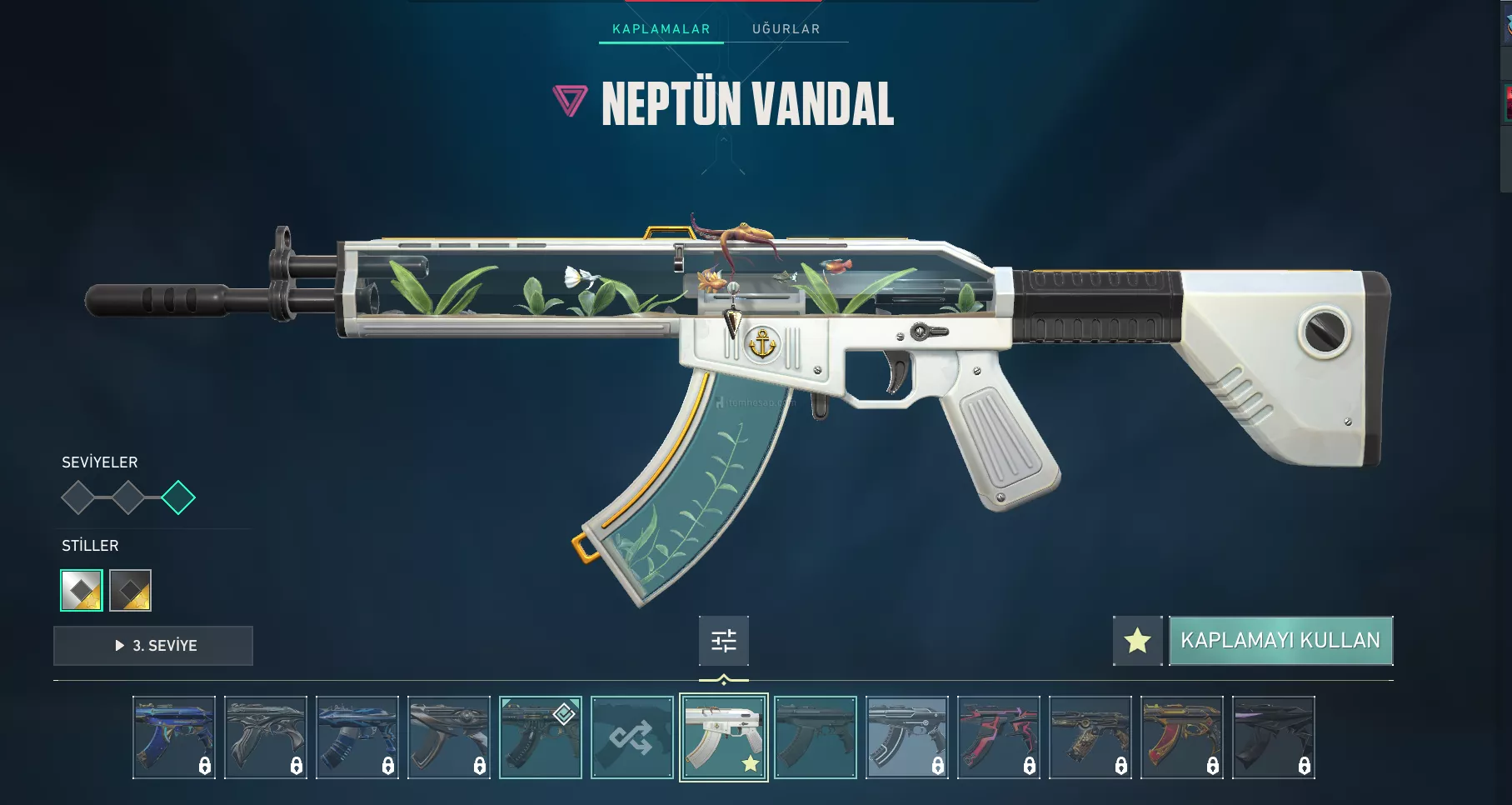Screen dimensions: 1512x805
Task: Switch to the Uğurlar tab
Action: tap(786, 29)
